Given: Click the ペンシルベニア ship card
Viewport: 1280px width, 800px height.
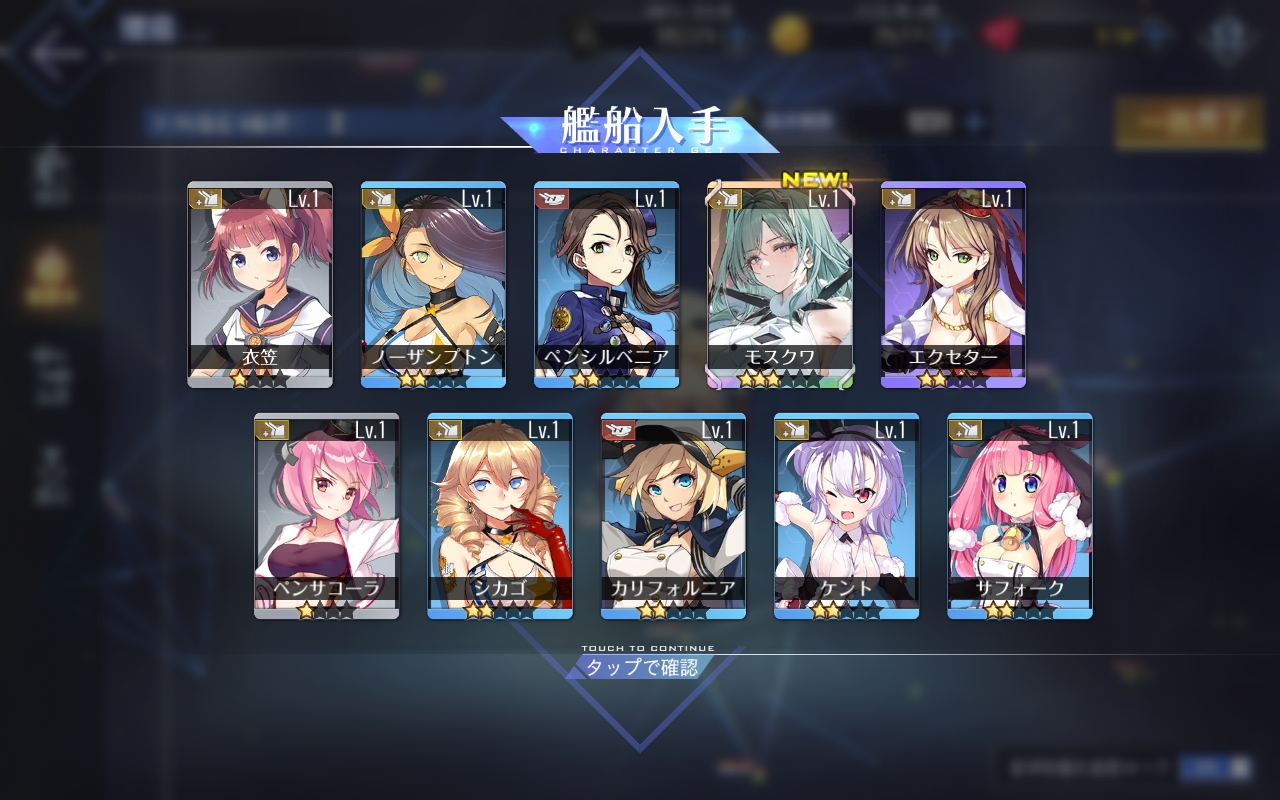Looking at the screenshot, I should pyautogui.click(x=606, y=285).
